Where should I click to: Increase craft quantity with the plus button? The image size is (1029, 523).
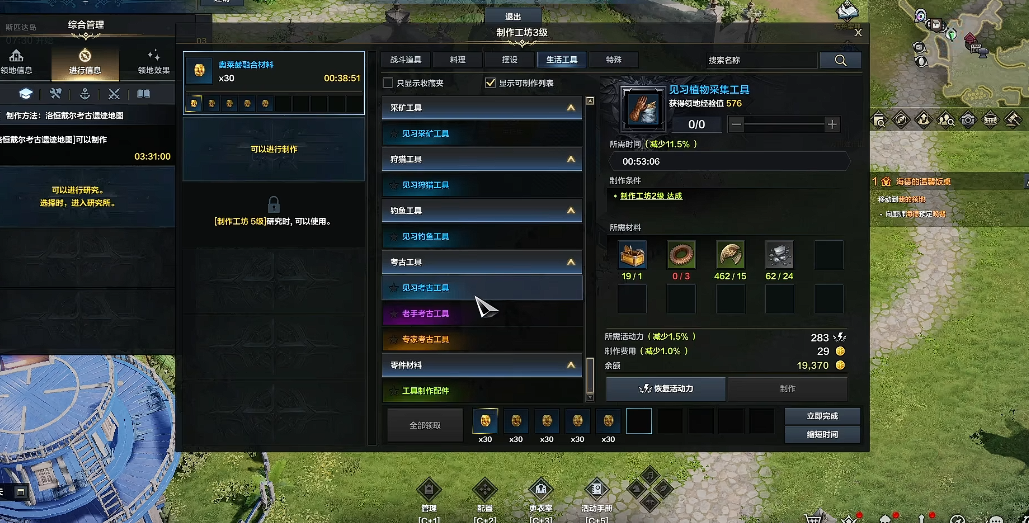(x=832, y=124)
